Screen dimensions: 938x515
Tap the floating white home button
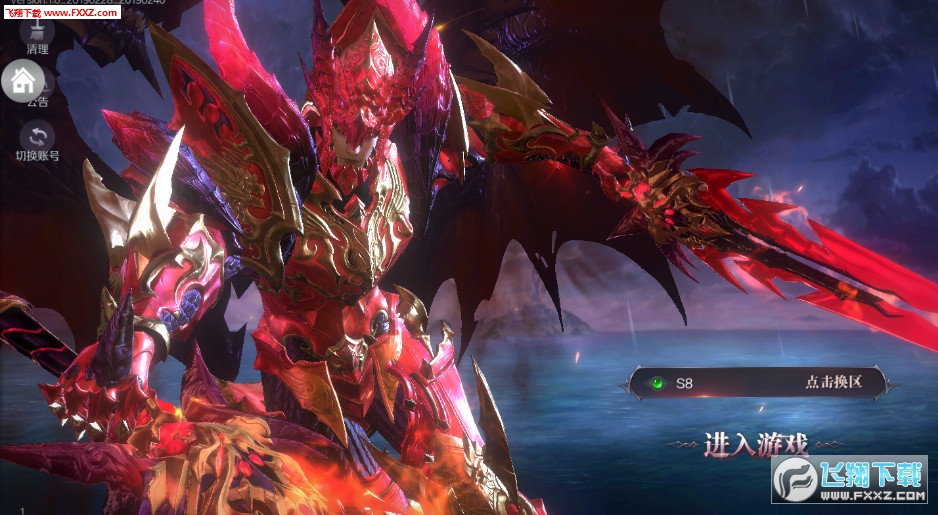23,79
